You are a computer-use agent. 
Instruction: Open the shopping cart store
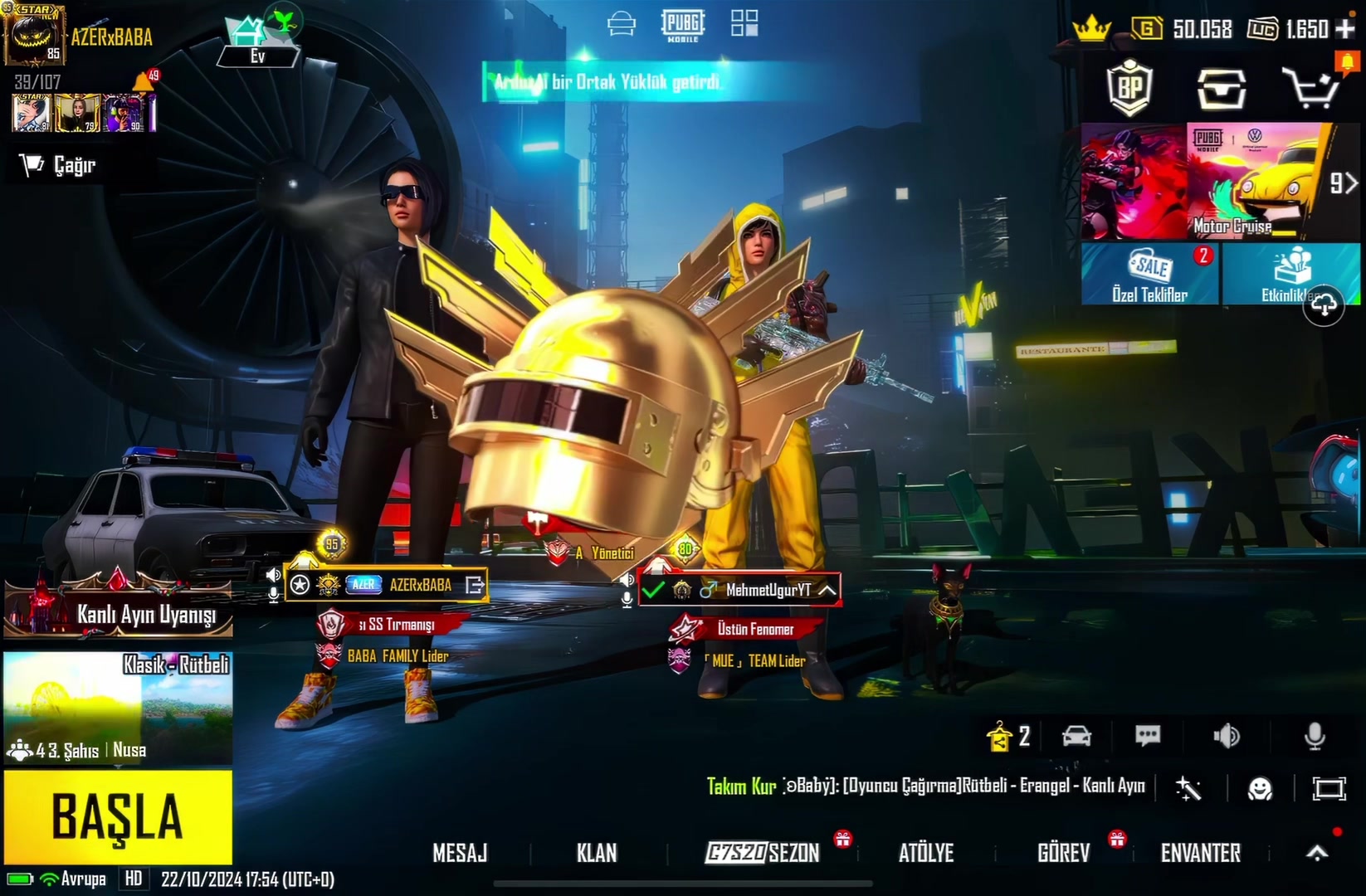(x=1310, y=87)
